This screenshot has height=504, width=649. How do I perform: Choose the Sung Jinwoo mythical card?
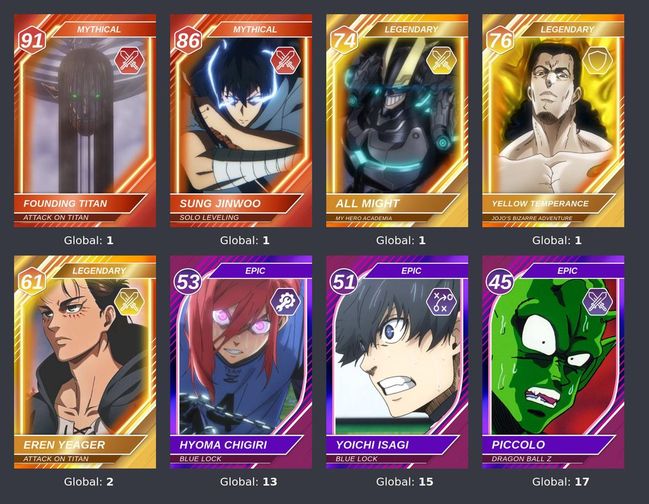coord(241,120)
